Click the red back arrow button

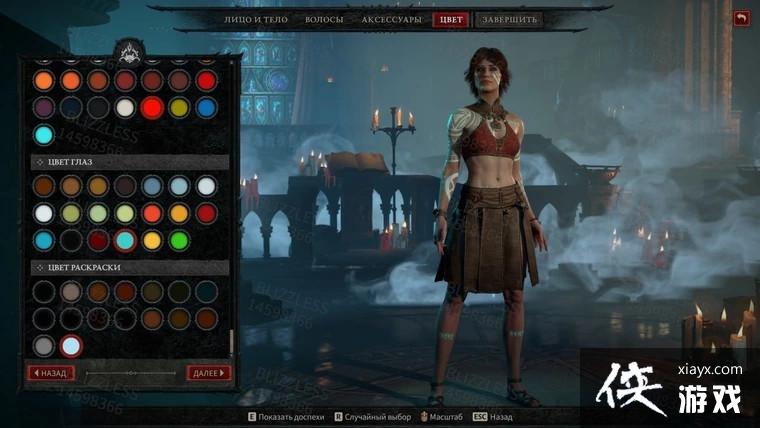pyautogui.click(x=741, y=18)
